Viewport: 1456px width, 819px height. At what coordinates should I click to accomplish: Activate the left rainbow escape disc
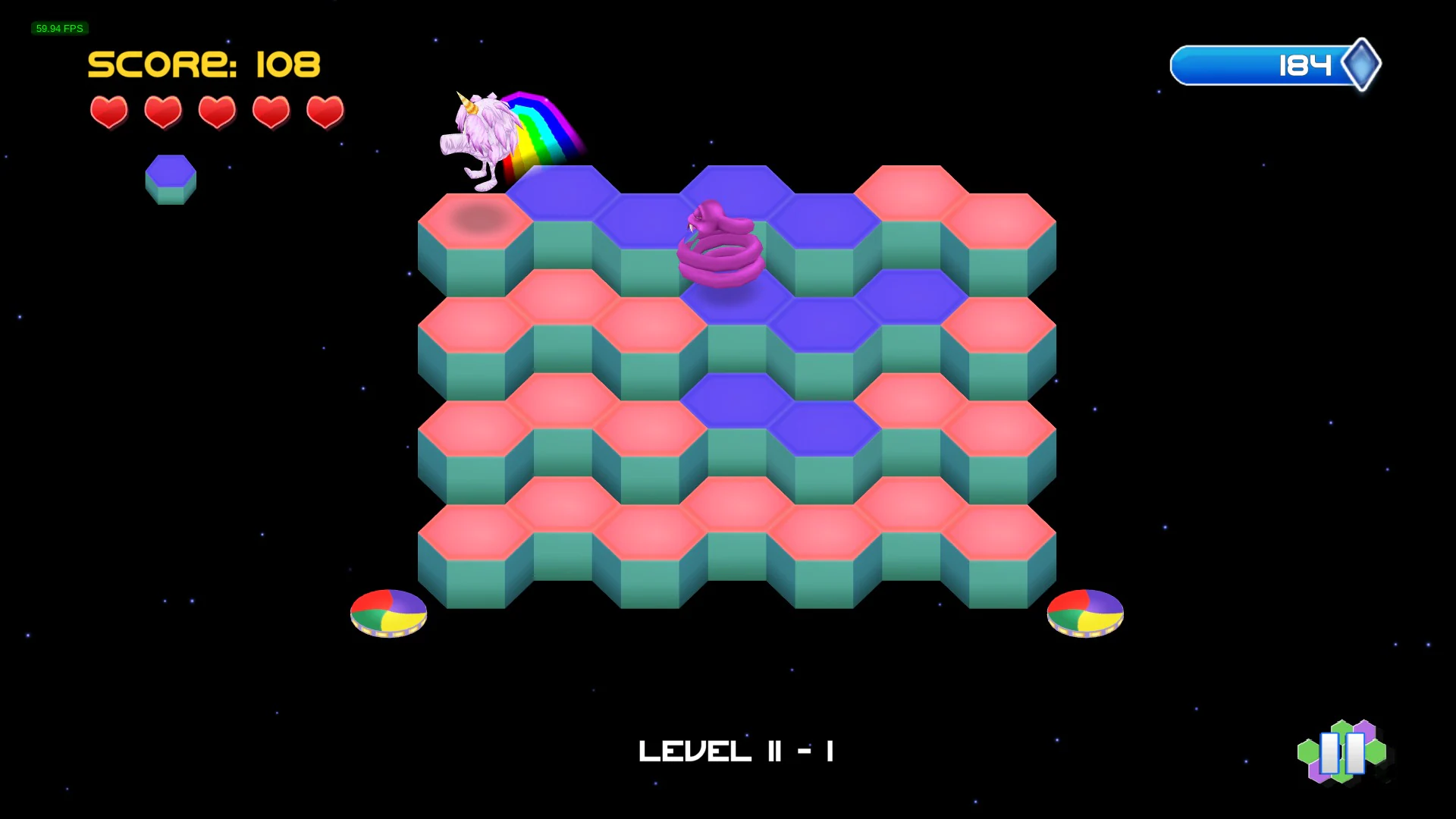click(388, 613)
